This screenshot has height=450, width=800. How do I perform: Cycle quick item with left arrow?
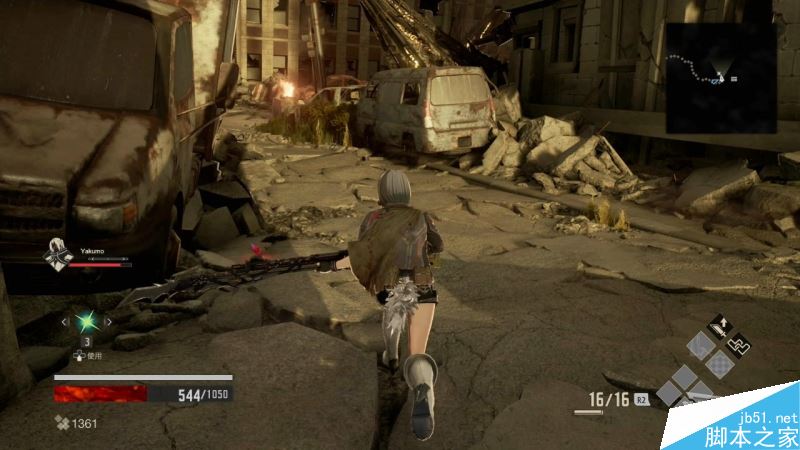click(65, 322)
